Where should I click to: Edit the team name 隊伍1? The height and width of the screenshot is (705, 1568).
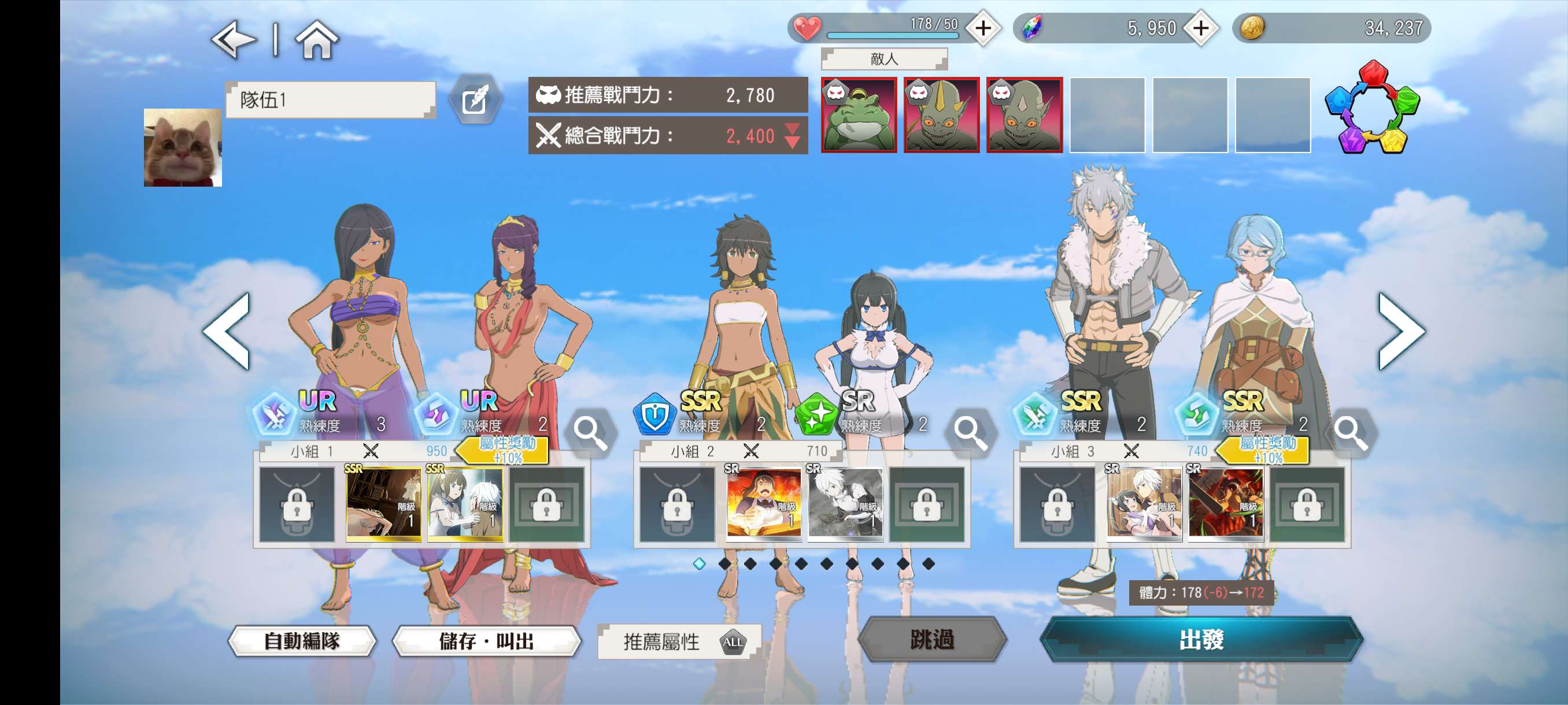pyautogui.click(x=475, y=100)
